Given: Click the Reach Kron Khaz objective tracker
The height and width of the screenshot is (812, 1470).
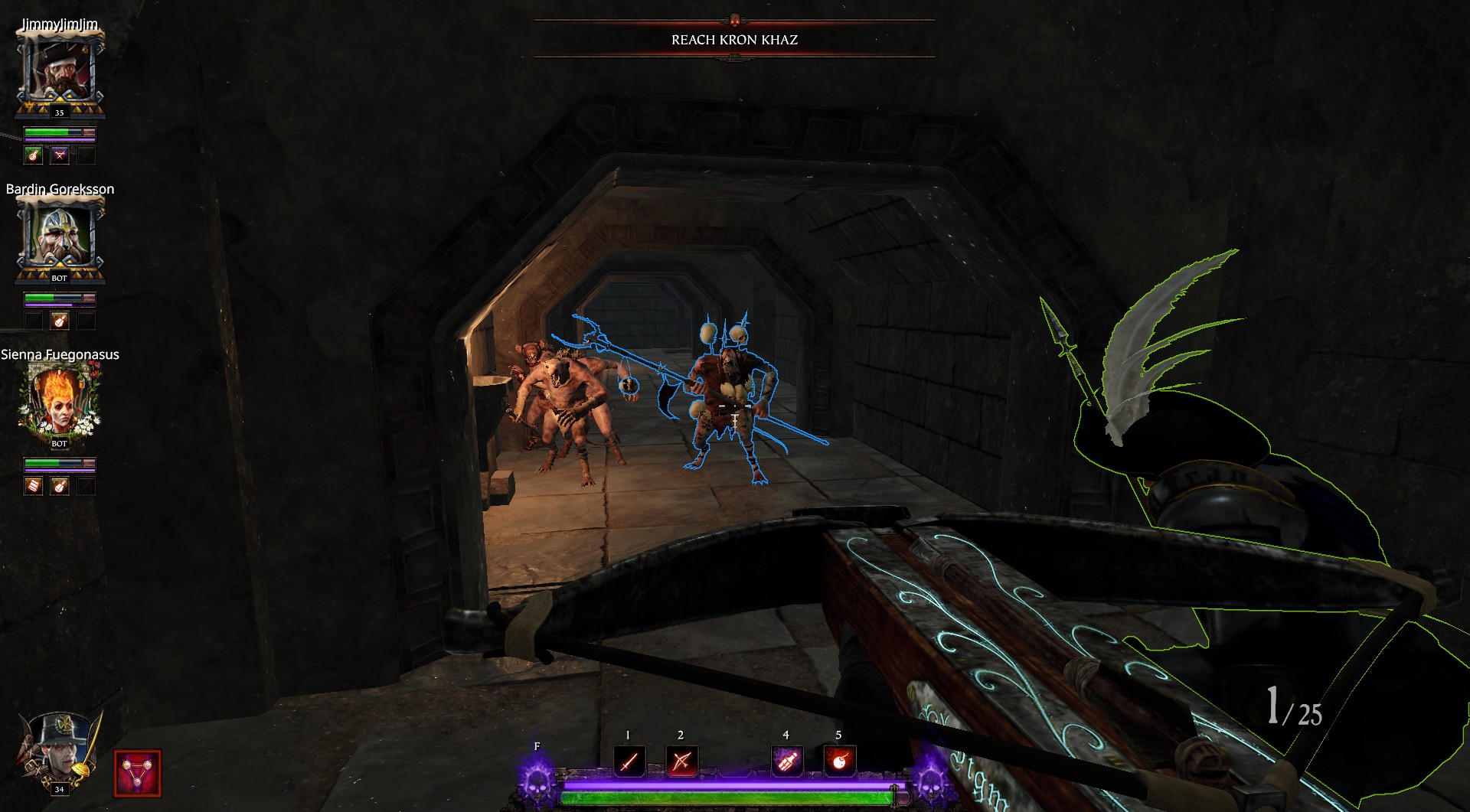Looking at the screenshot, I should pos(734,40).
